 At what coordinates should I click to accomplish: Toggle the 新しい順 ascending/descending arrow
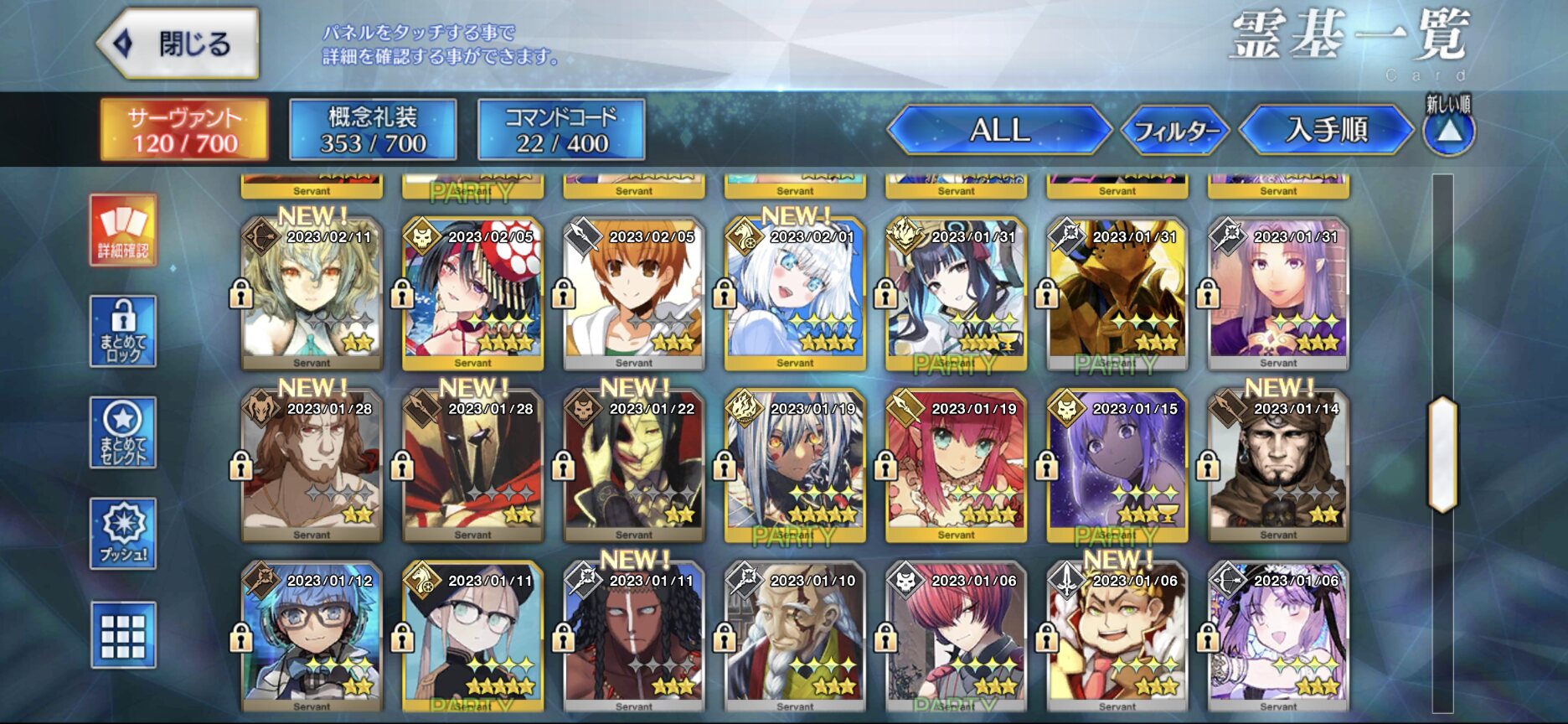pos(1449,130)
